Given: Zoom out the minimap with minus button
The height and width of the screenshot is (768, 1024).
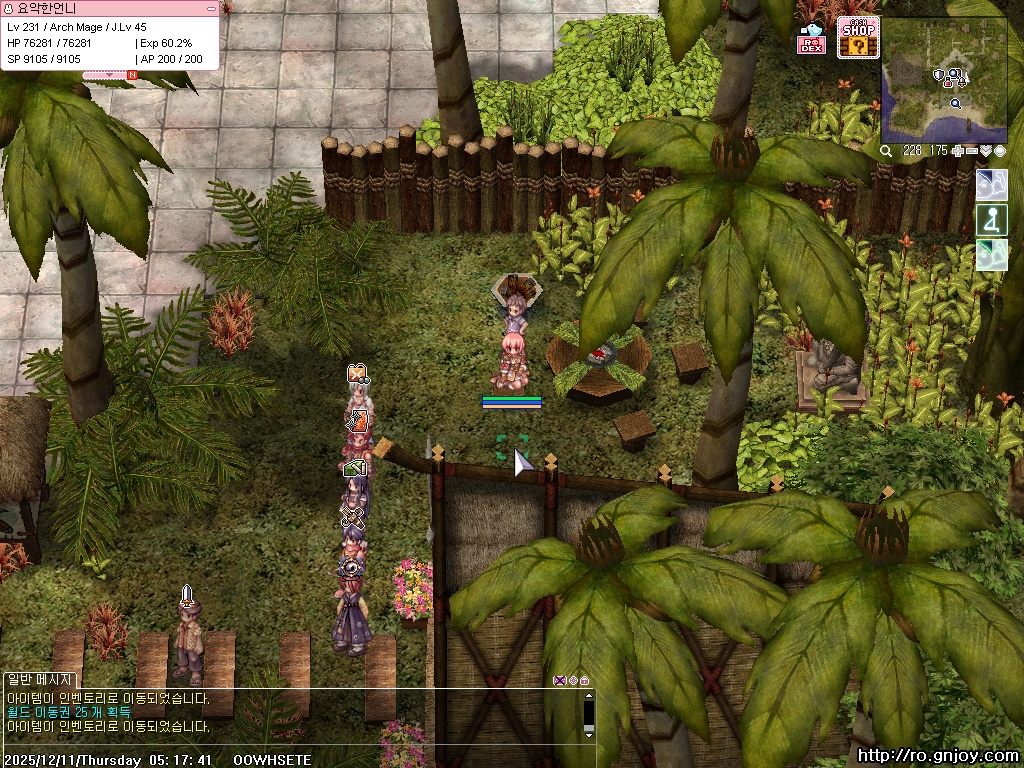Looking at the screenshot, I should point(972,151).
